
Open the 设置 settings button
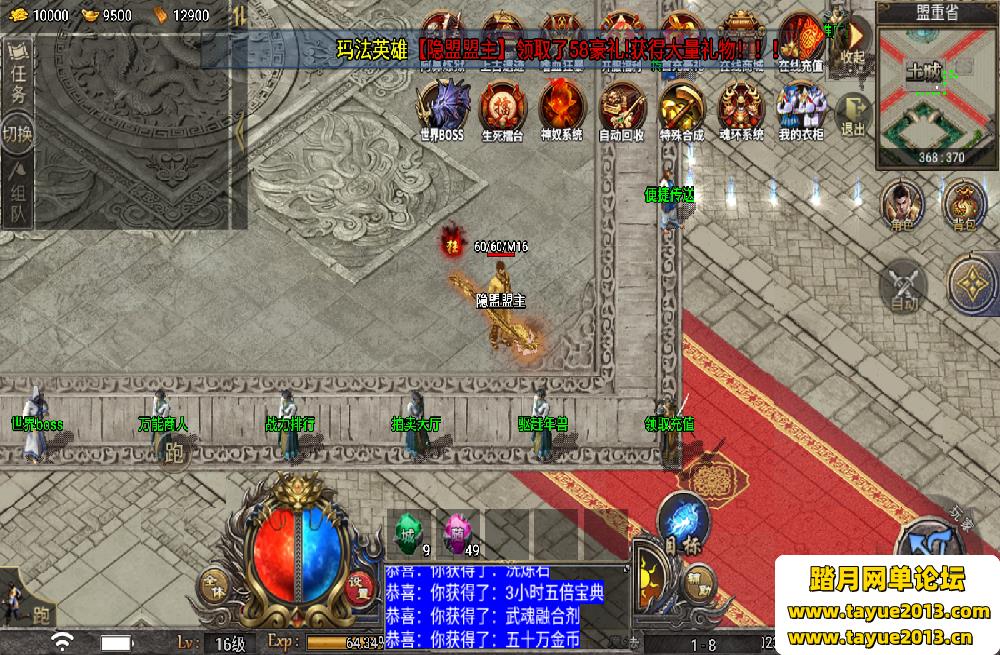[358, 588]
